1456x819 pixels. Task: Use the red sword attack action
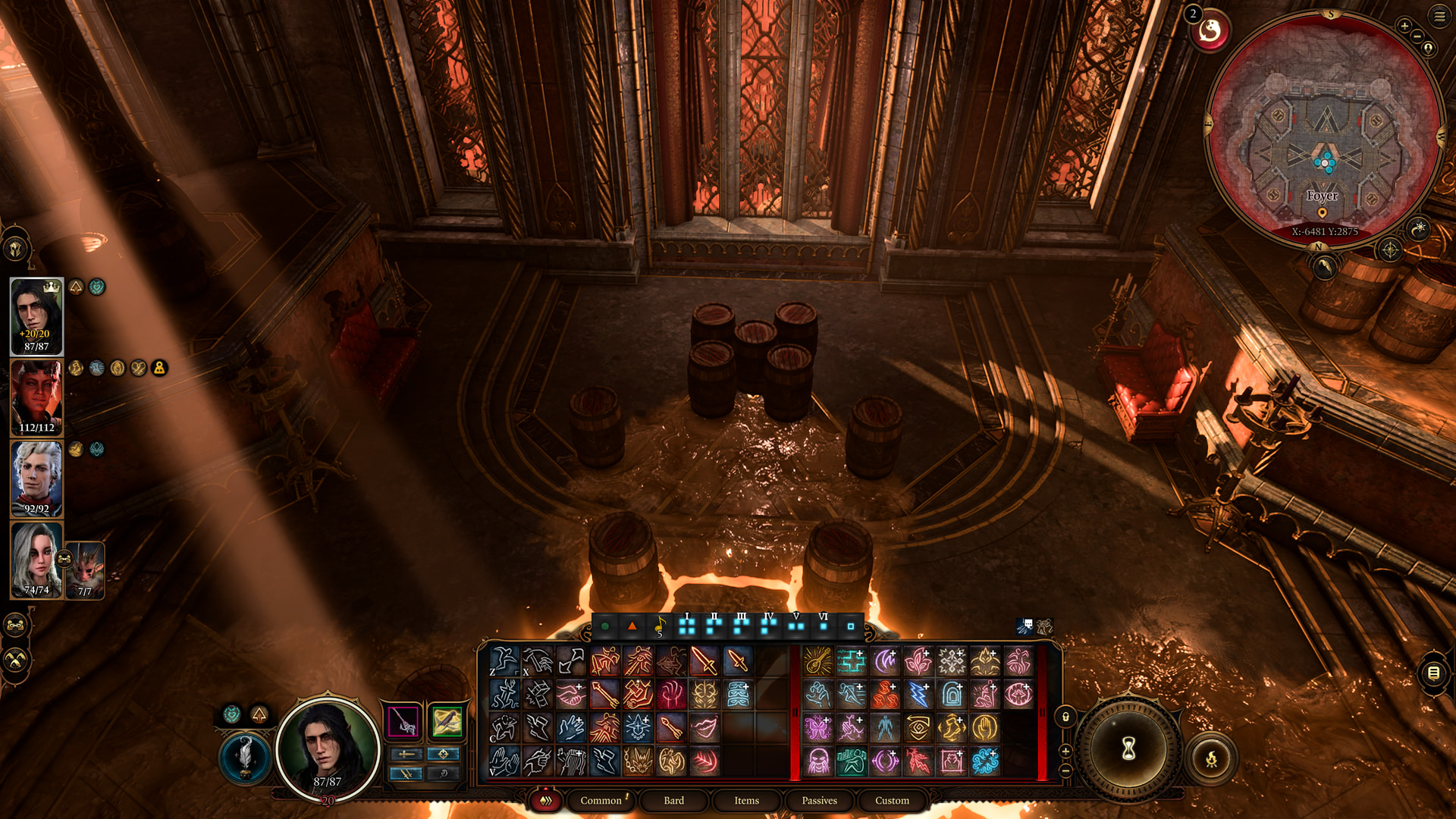704,661
